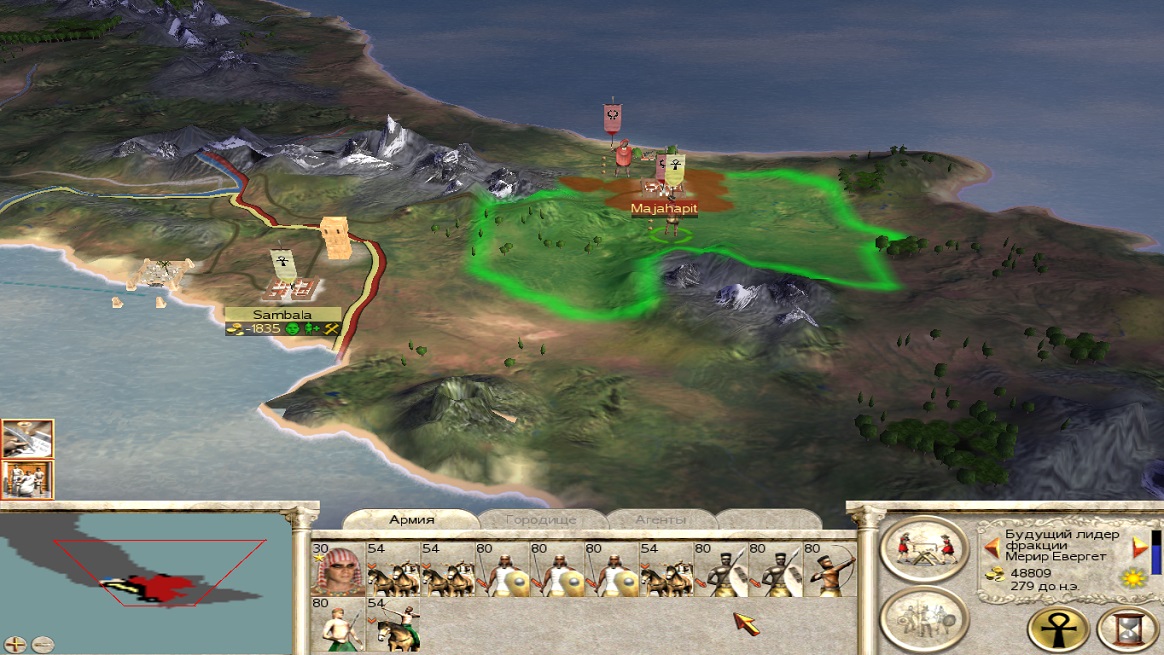Image resolution: width=1164 pixels, height=655 pixels.
Task: Zoom in the minimap with the plus button
Action: click(15, 644)
